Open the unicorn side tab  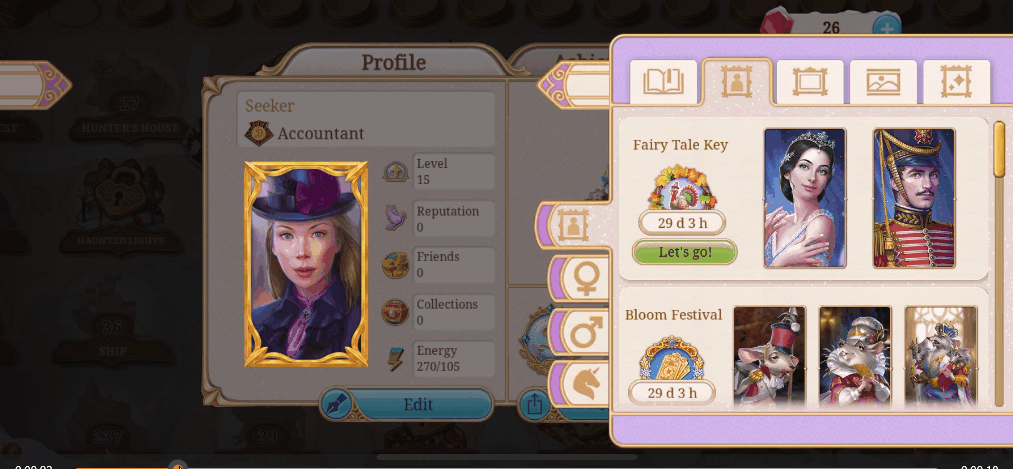tap(583, 385)
